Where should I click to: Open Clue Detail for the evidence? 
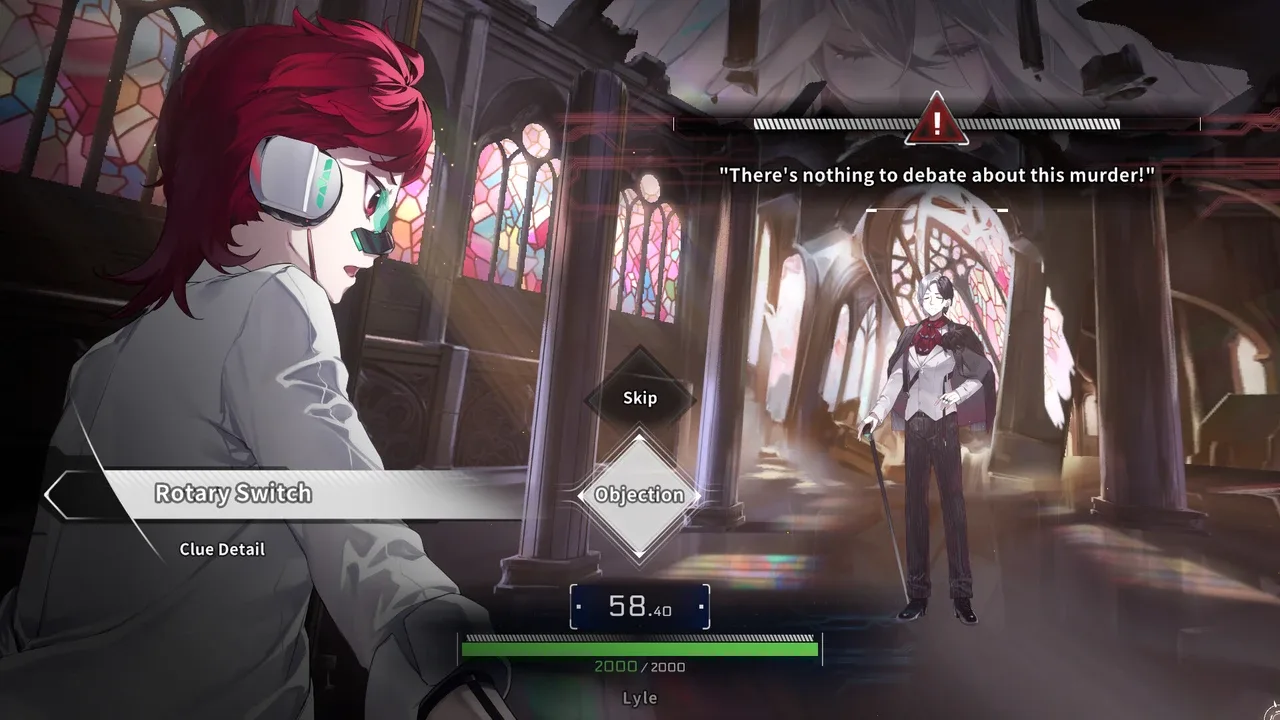coord(222,549)
